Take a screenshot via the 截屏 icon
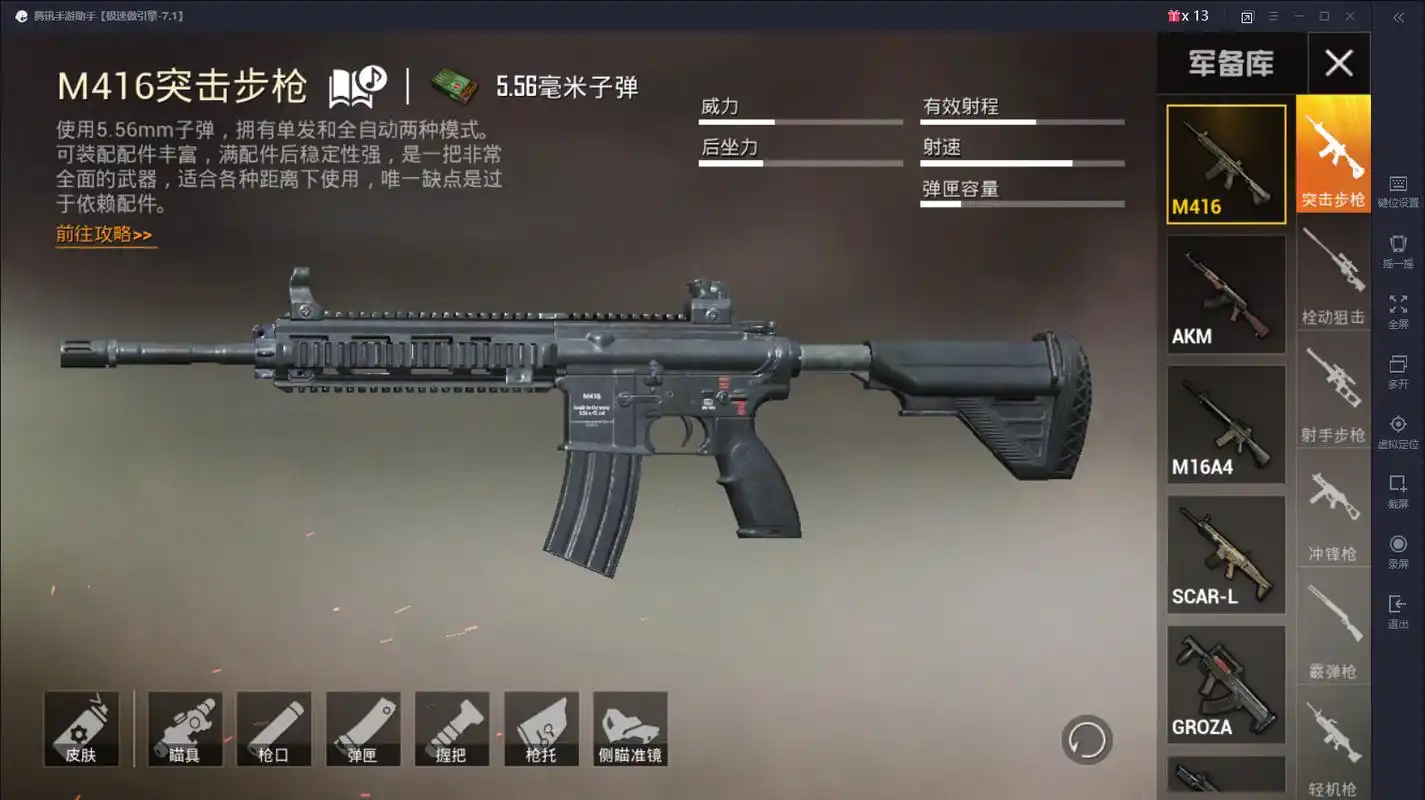Image resolution: width=1425 pixels, height=800 pixels. 1397,482
